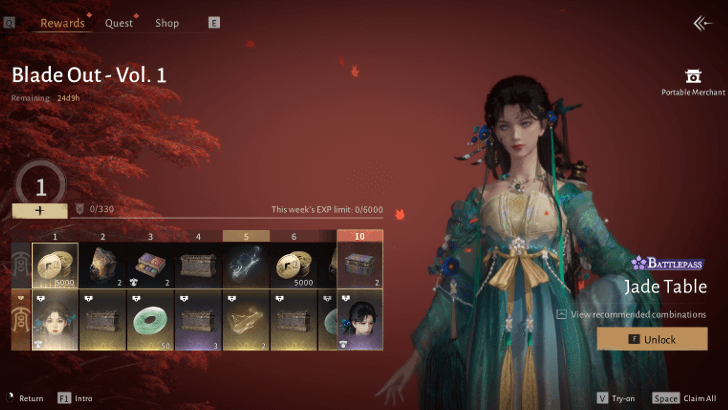Choose the premium jade ring reward
Screen dimensions: 728x410
[151, 320]
